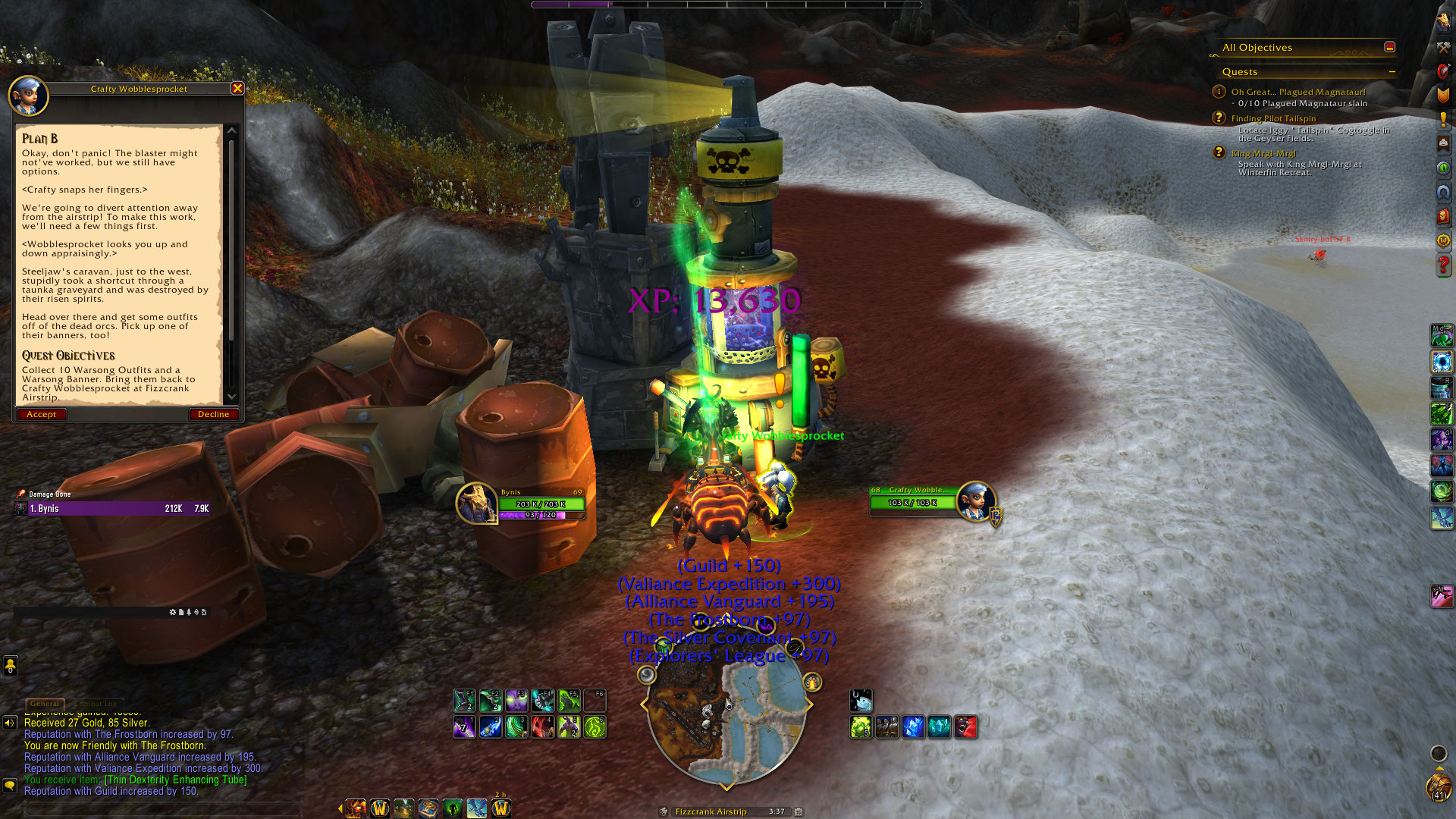The width and height of the screenshot is (1456, 819).
Task: Switch to the General chat tab
Action: tap(44, 704)
